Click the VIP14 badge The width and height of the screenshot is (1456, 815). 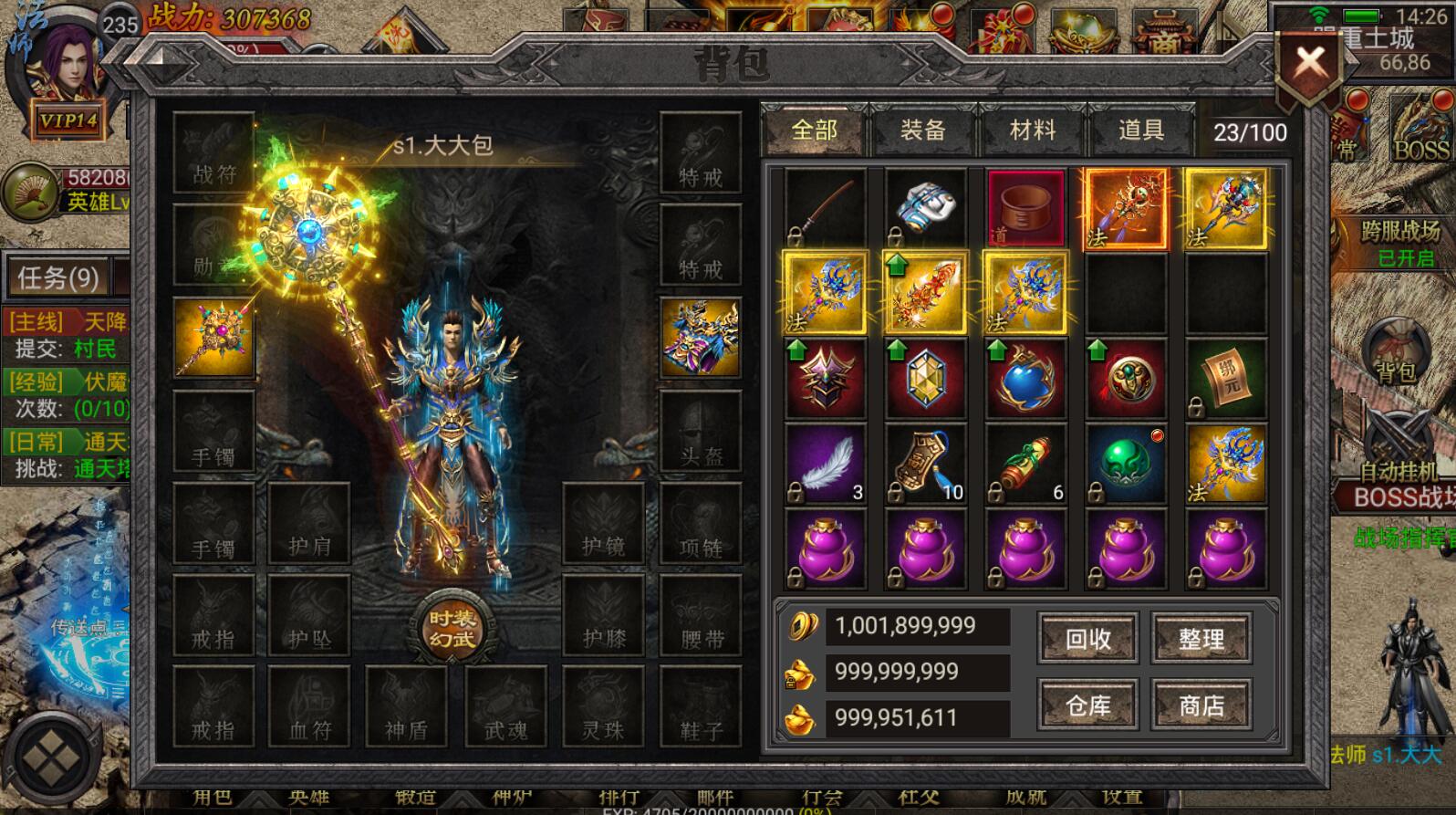click(68, 121)
